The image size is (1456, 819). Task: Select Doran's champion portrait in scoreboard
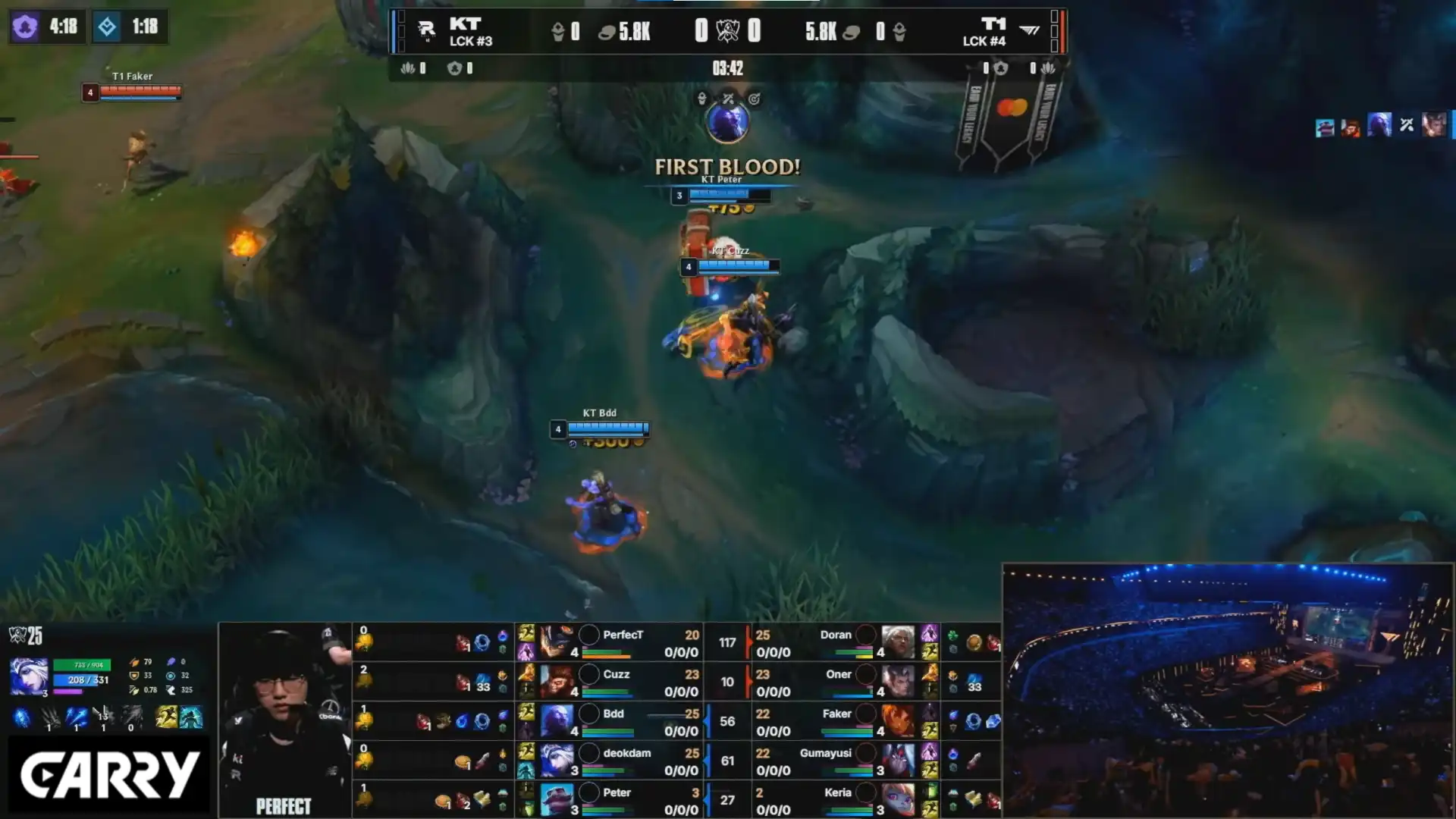pyautogui.click(x=898, y=642)
